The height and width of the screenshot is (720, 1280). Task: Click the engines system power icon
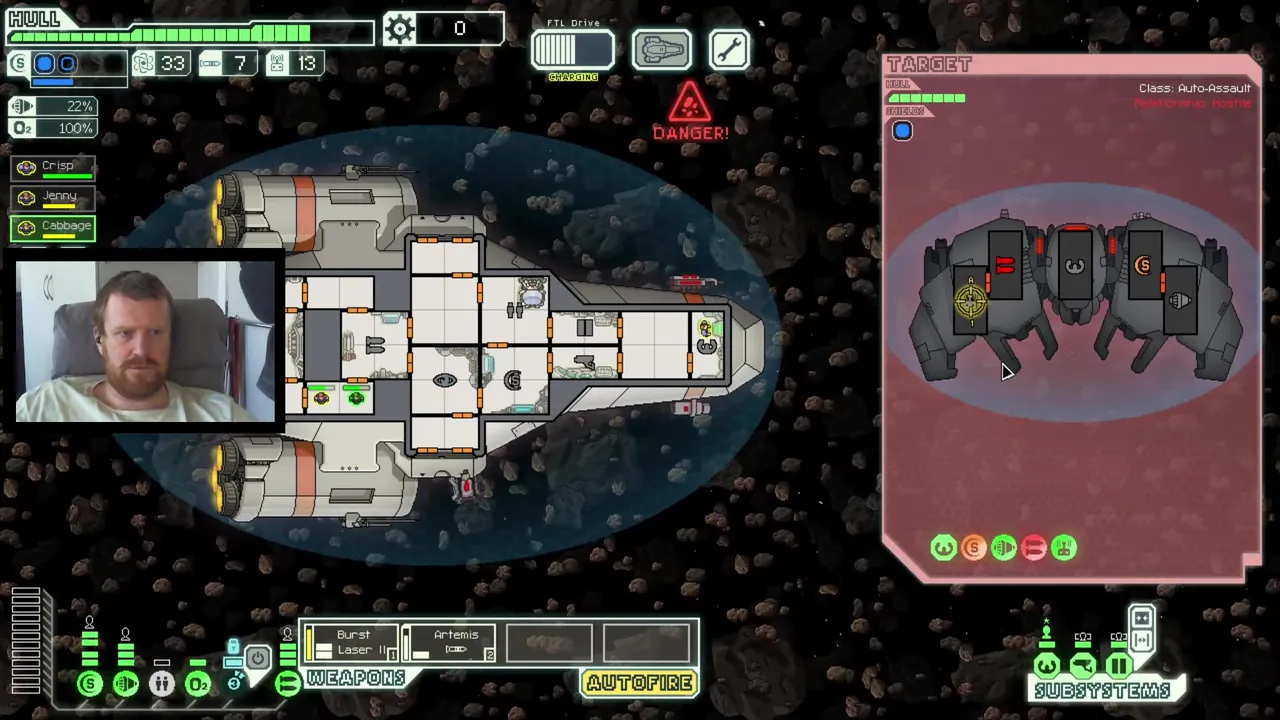[x=126, y=684]
